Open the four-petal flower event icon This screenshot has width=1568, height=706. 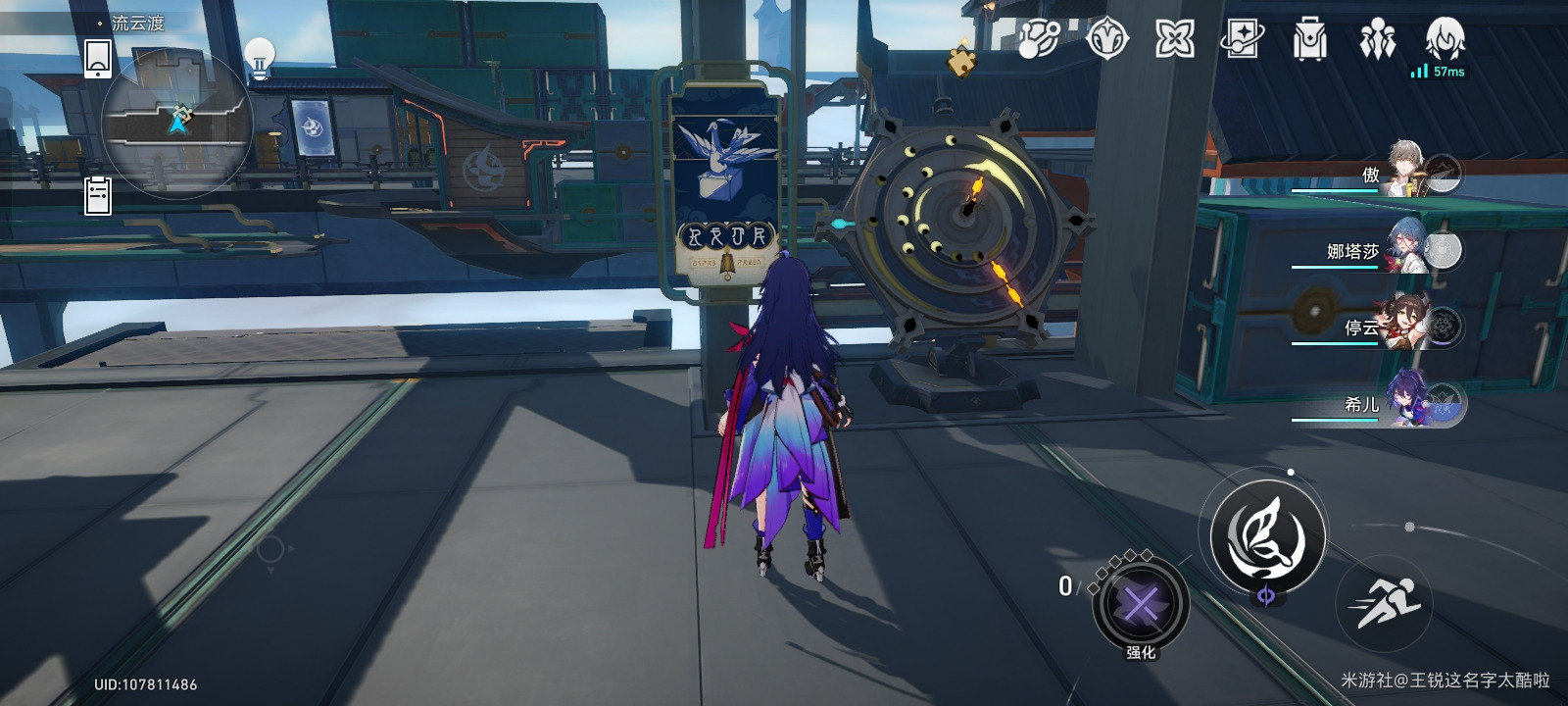[x=1174, y=40]
